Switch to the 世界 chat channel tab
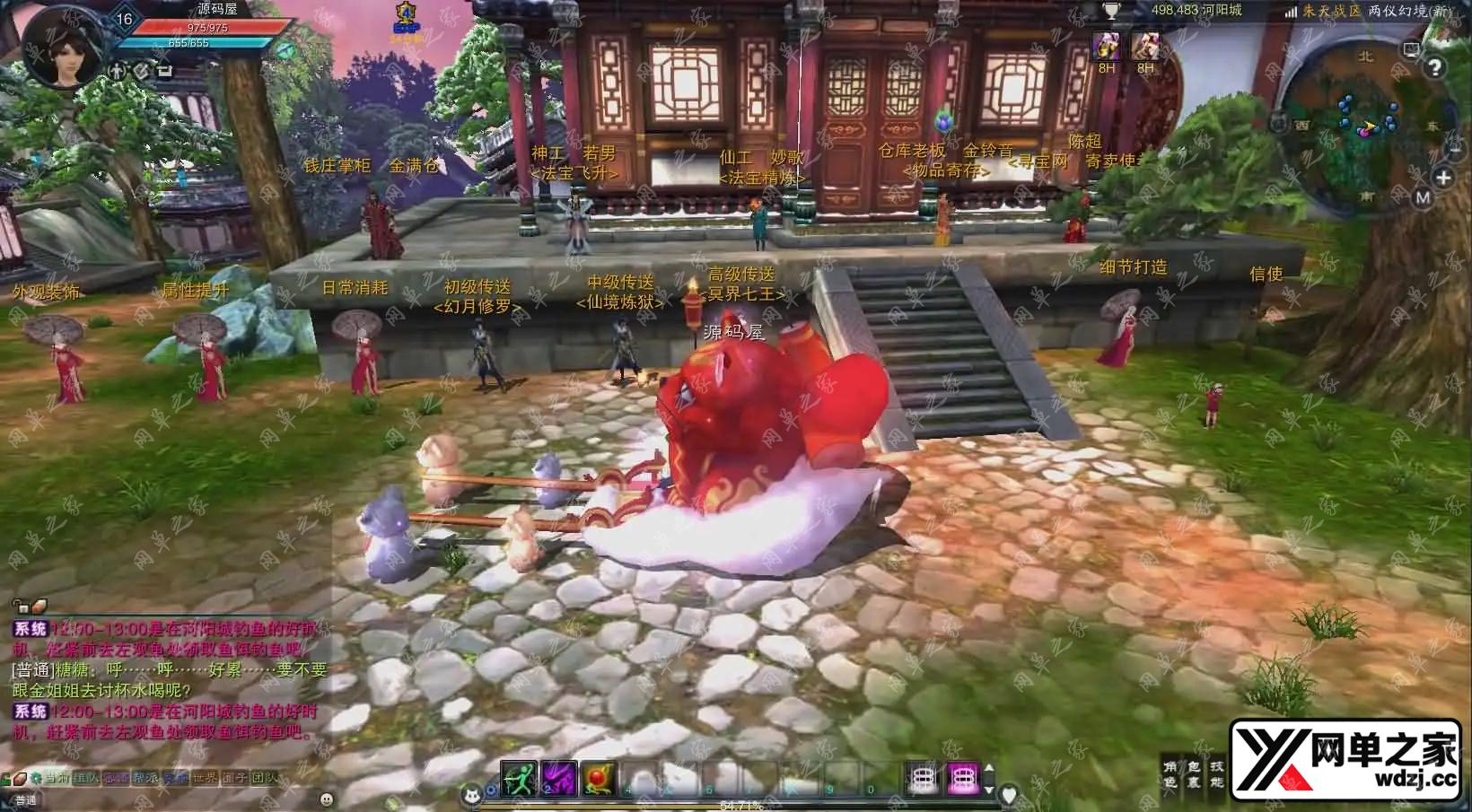Screen dimensions: 1472x812 click(205, 778)
